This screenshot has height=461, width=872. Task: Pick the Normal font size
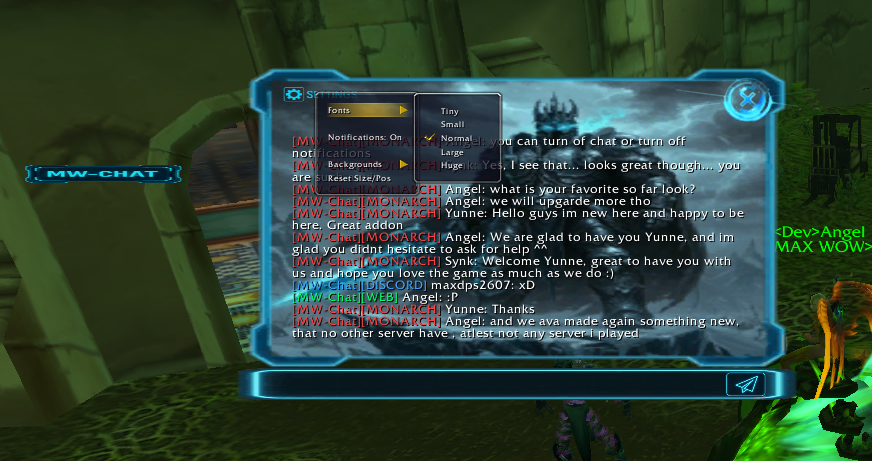pos(455,138)
